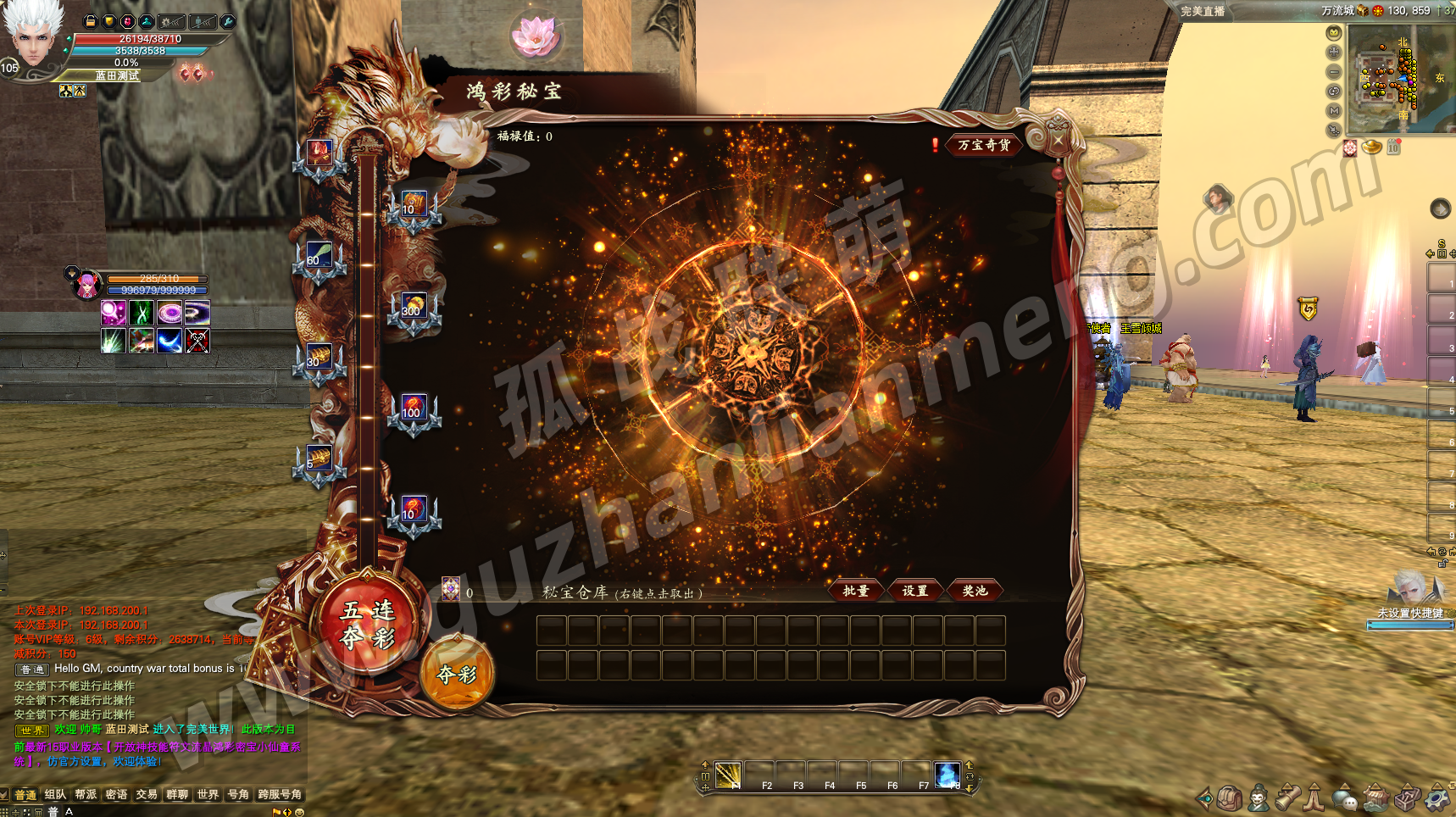The image size is (1456, 817).
Task: Open the scroll quest icon
Action: tap(1288, 798)
